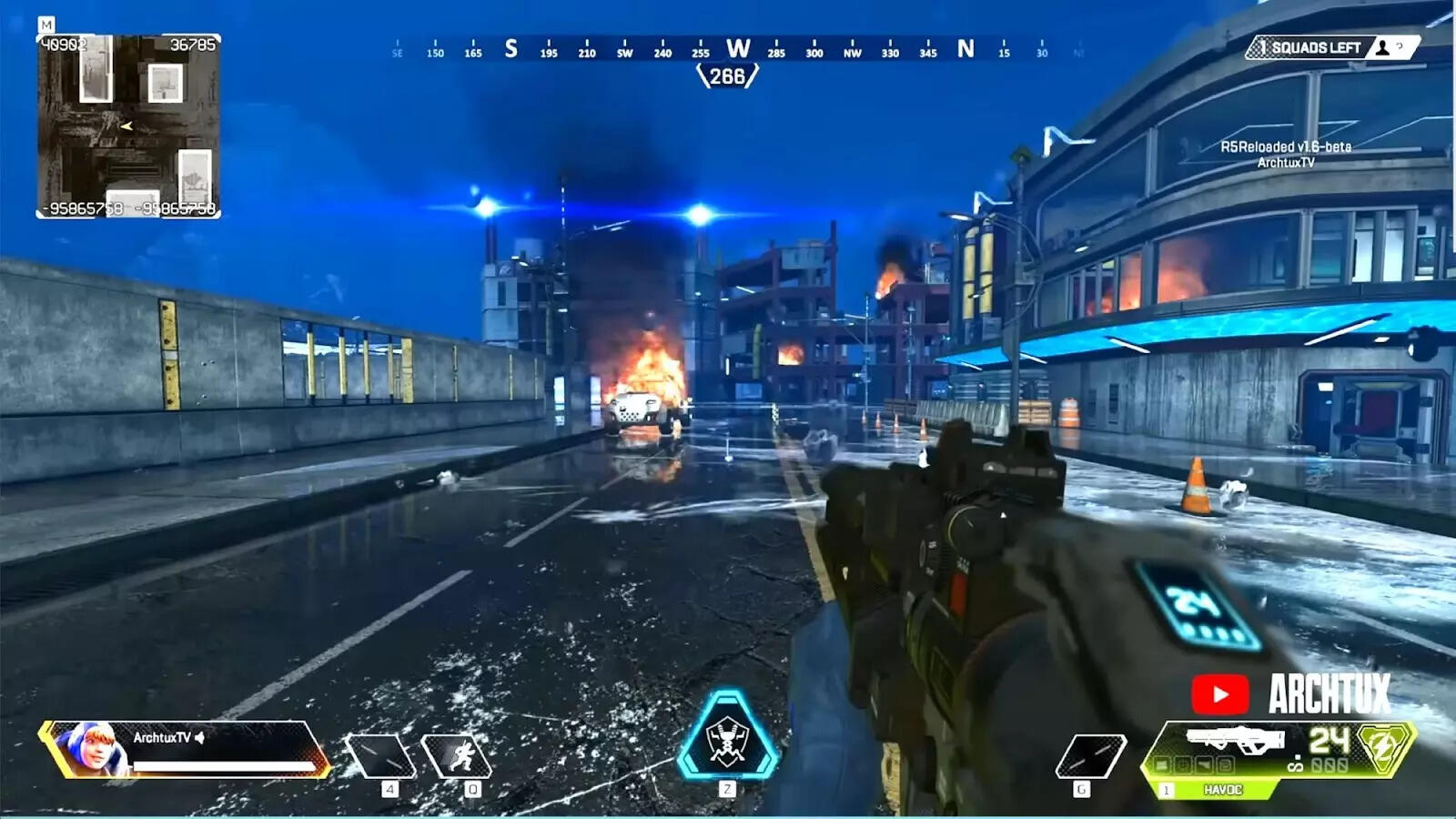This screenshot has height=819, width=1456.
Task: Click the HAVOC weapon silhouette icon
Action: pos(1234,737)
